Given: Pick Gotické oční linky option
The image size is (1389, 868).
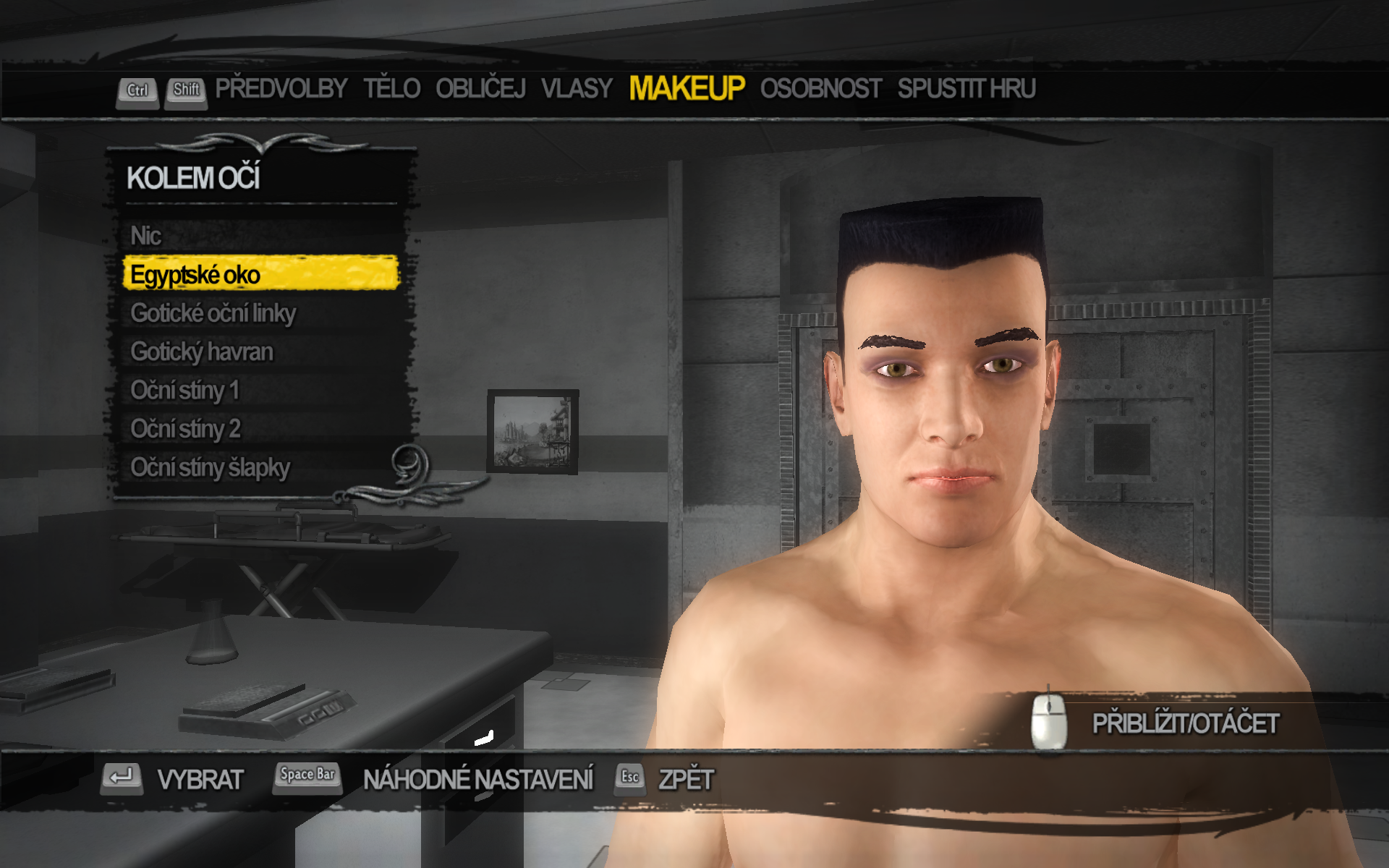Looking at the screenshot, I should (213, 313).
